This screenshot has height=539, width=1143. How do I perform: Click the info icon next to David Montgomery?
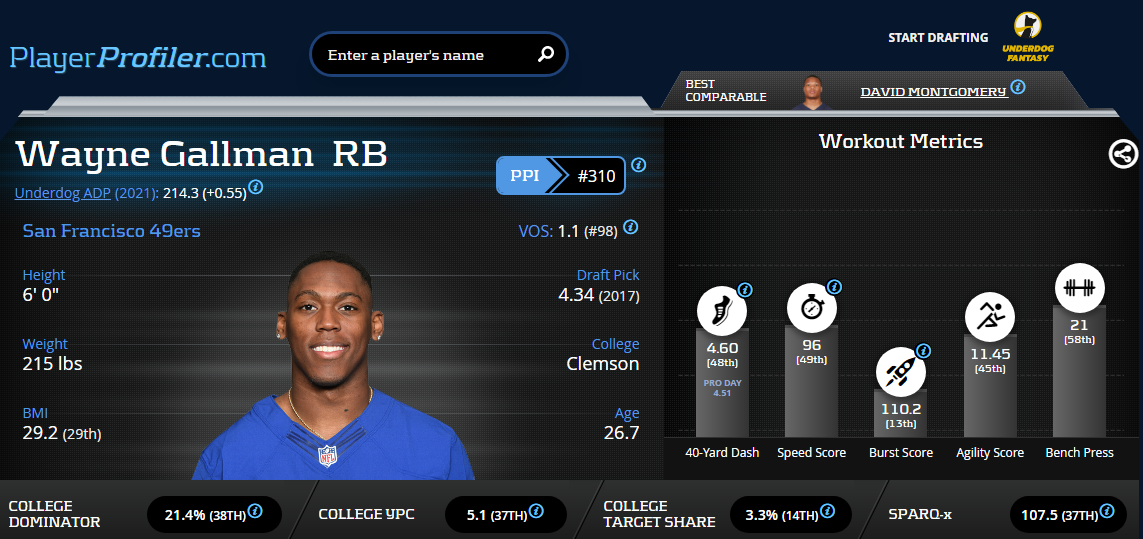tap(1018, 87)
